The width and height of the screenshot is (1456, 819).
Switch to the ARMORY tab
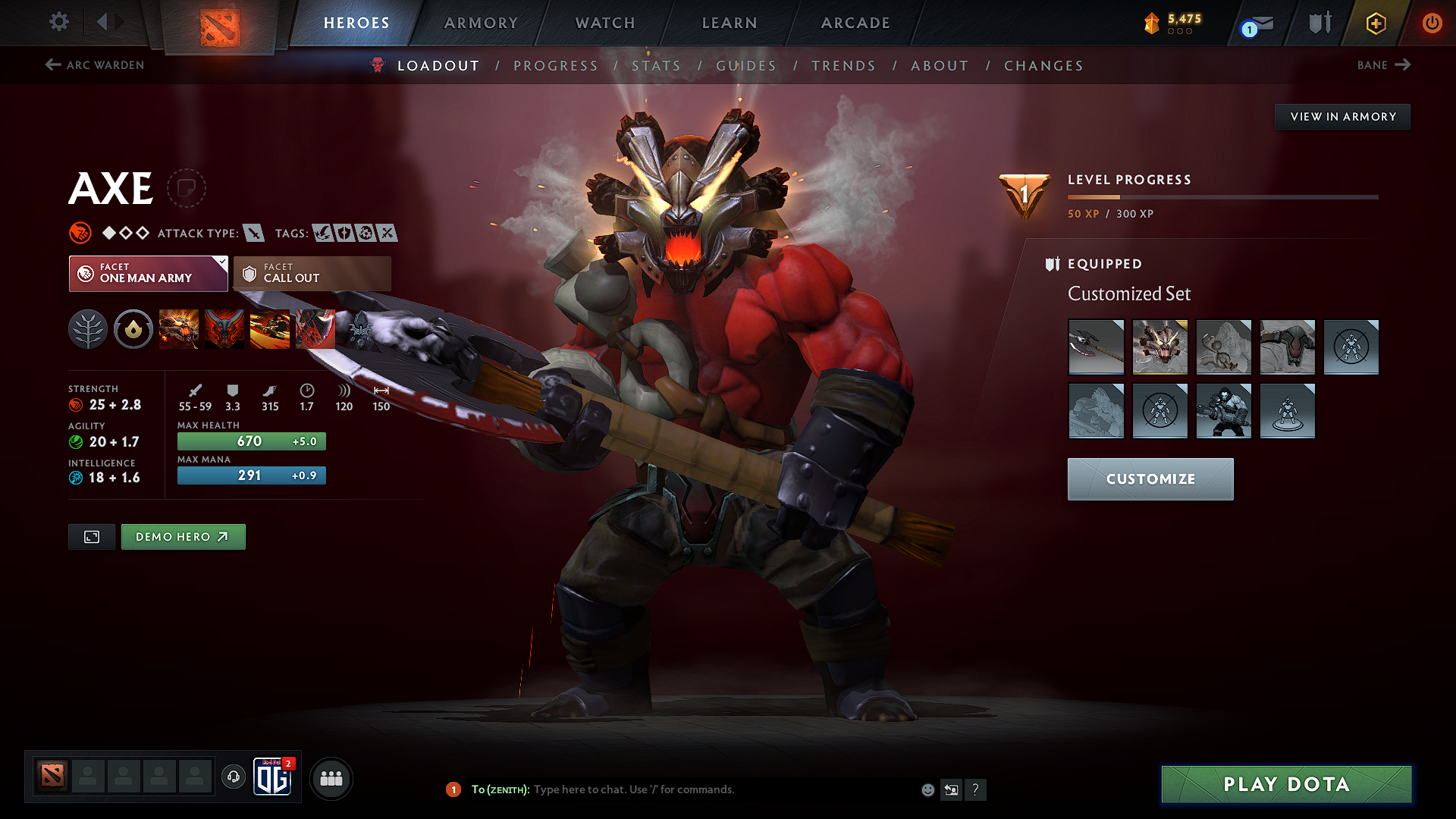point(480,23)
